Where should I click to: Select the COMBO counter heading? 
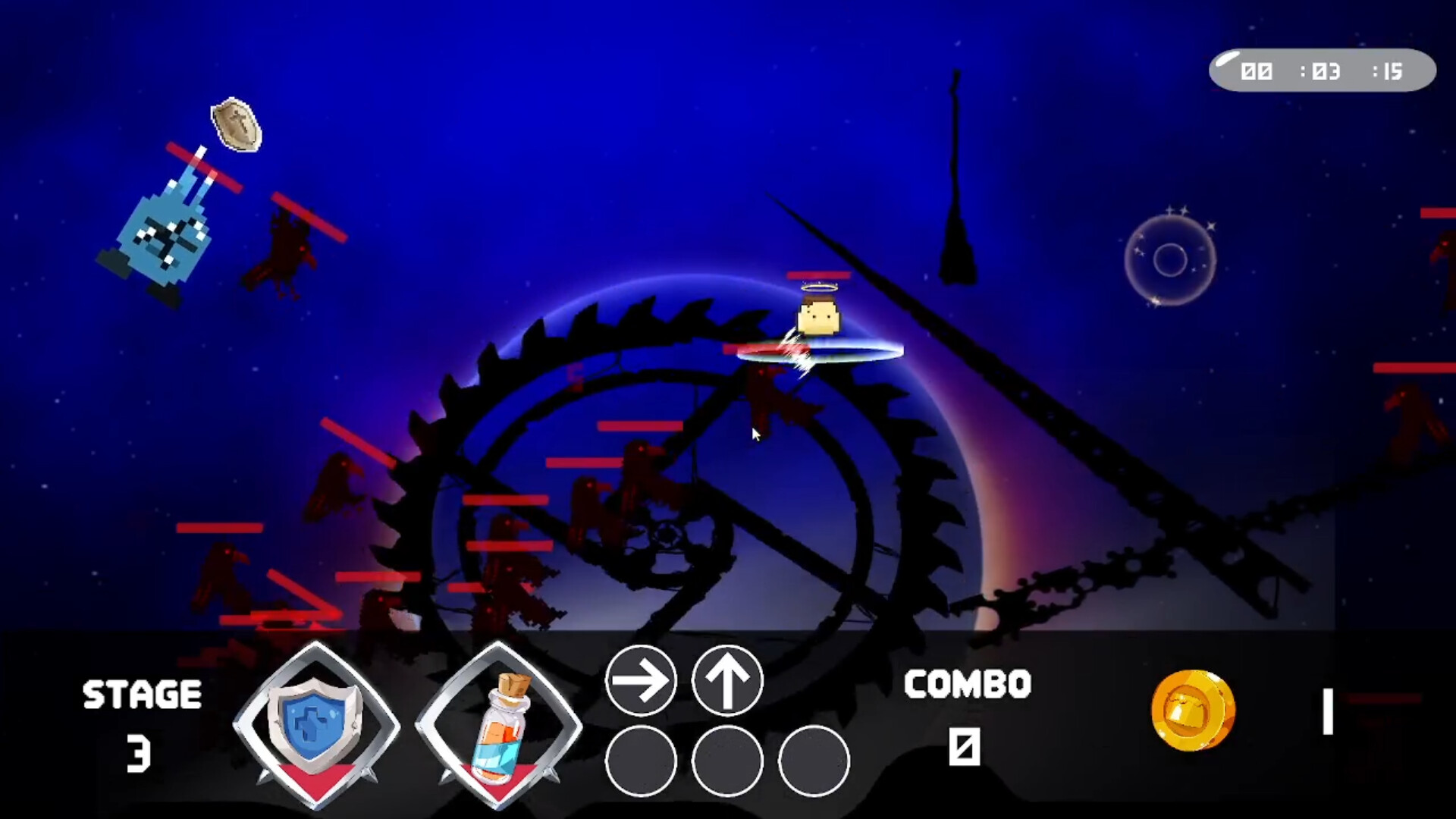(x=967, y=684)
